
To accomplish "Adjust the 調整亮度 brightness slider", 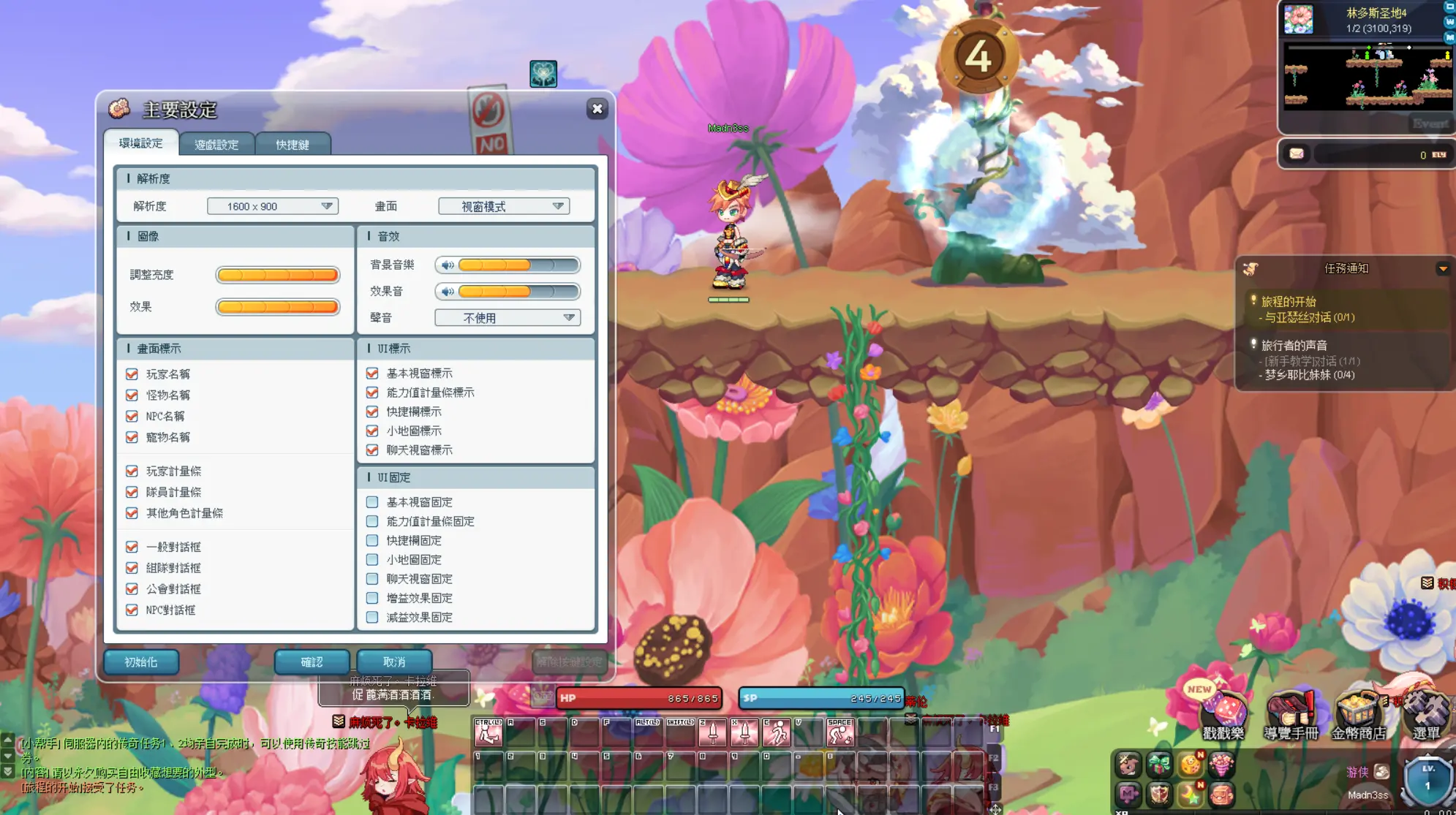I will [x=278, y=275].
